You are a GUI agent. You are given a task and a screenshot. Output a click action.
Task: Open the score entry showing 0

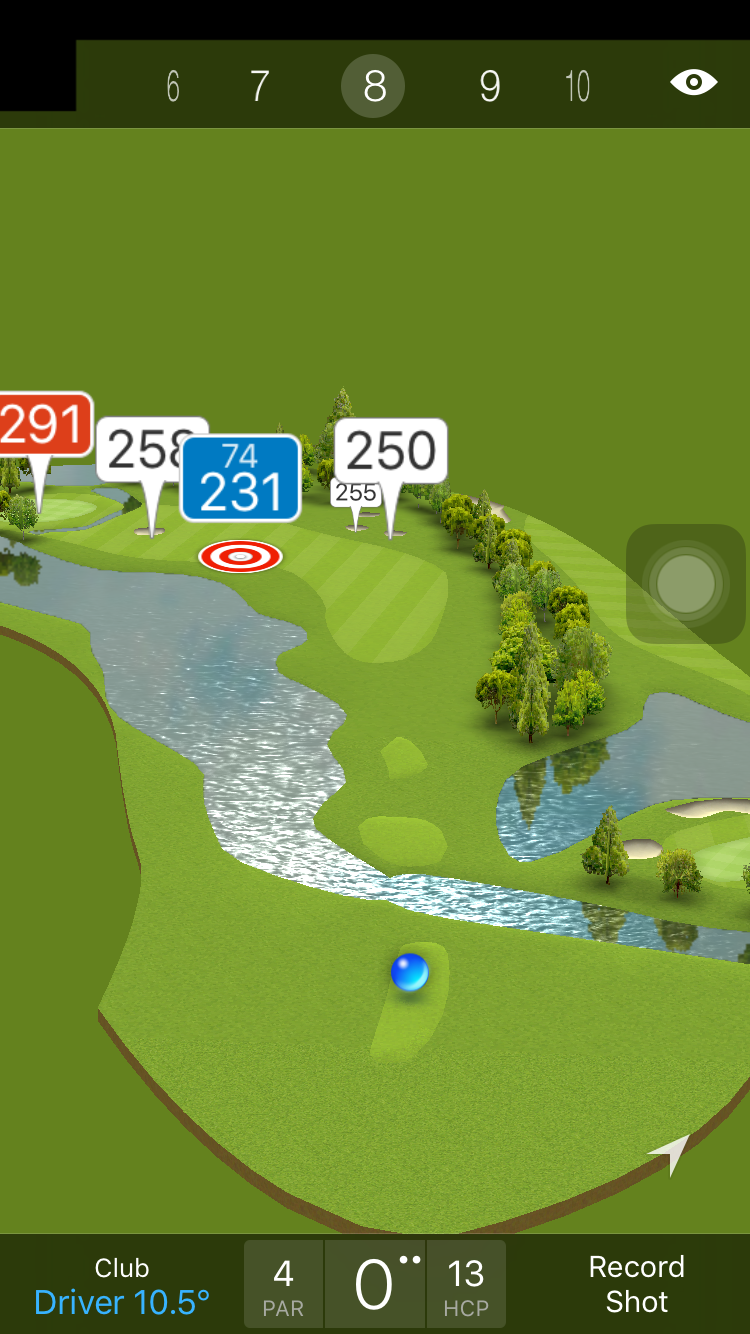(374, 1284)
